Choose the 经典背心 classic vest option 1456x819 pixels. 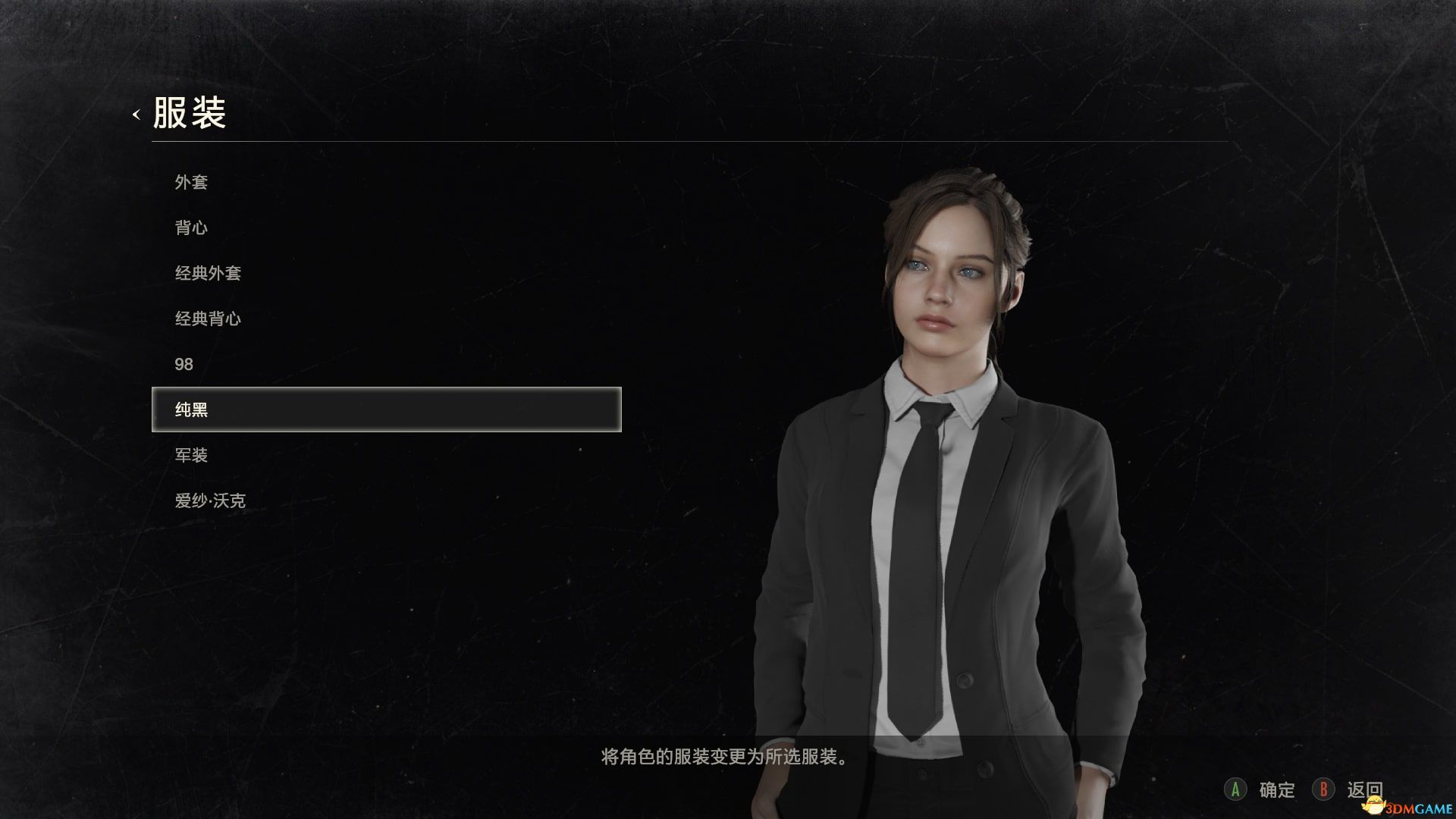[x=208, y=318]
